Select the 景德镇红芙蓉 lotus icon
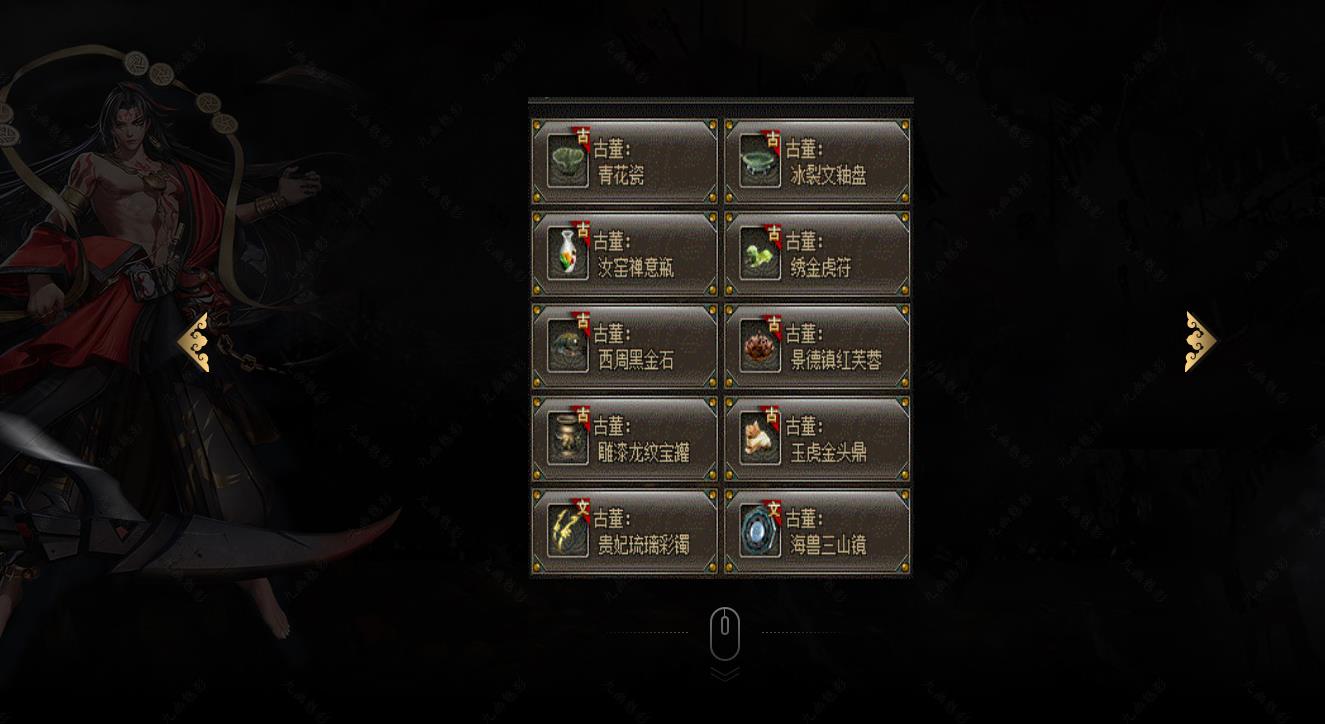Image resolution: width=1325 pixels, height=724 pixels. 761,344
